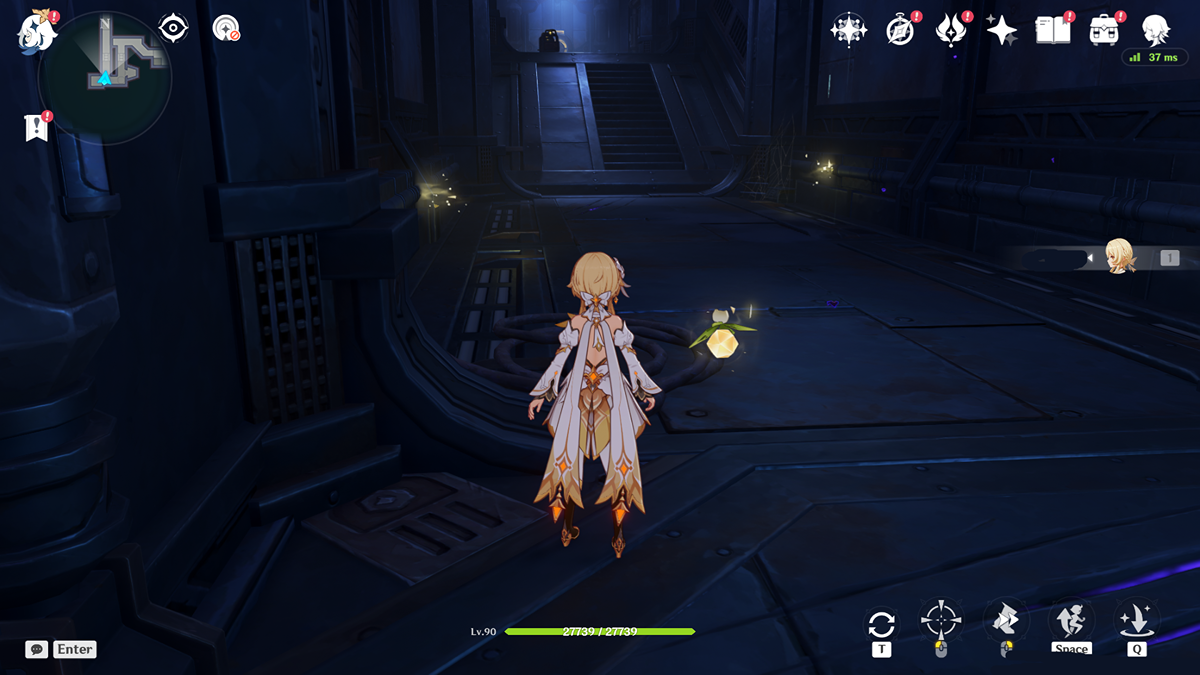The height and width of the screenshot is (675, 1200).
Task: Open the sparkle star wish icon
Action: point(1001,30)
